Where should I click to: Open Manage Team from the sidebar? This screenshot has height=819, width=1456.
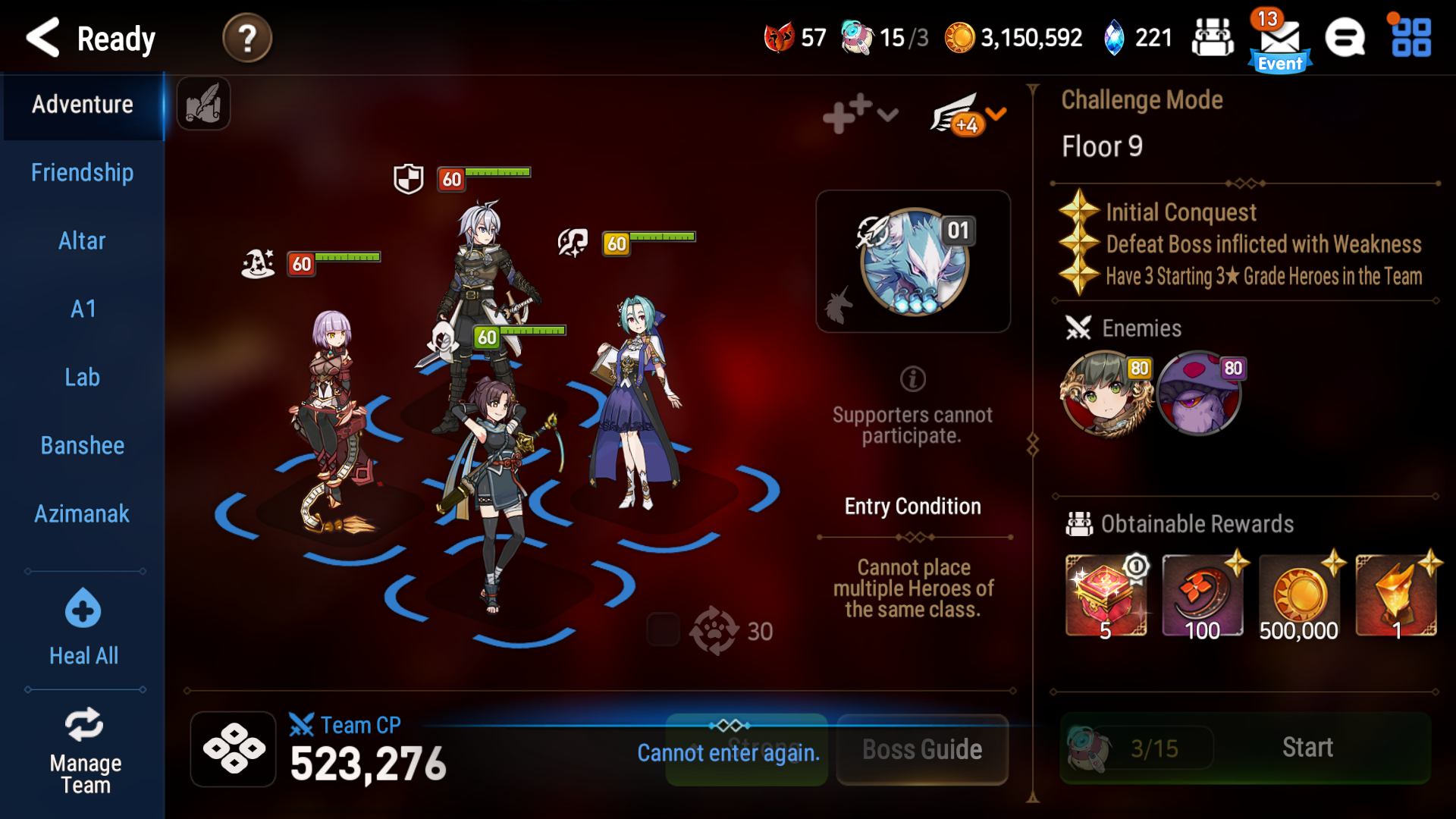(83, 747)
